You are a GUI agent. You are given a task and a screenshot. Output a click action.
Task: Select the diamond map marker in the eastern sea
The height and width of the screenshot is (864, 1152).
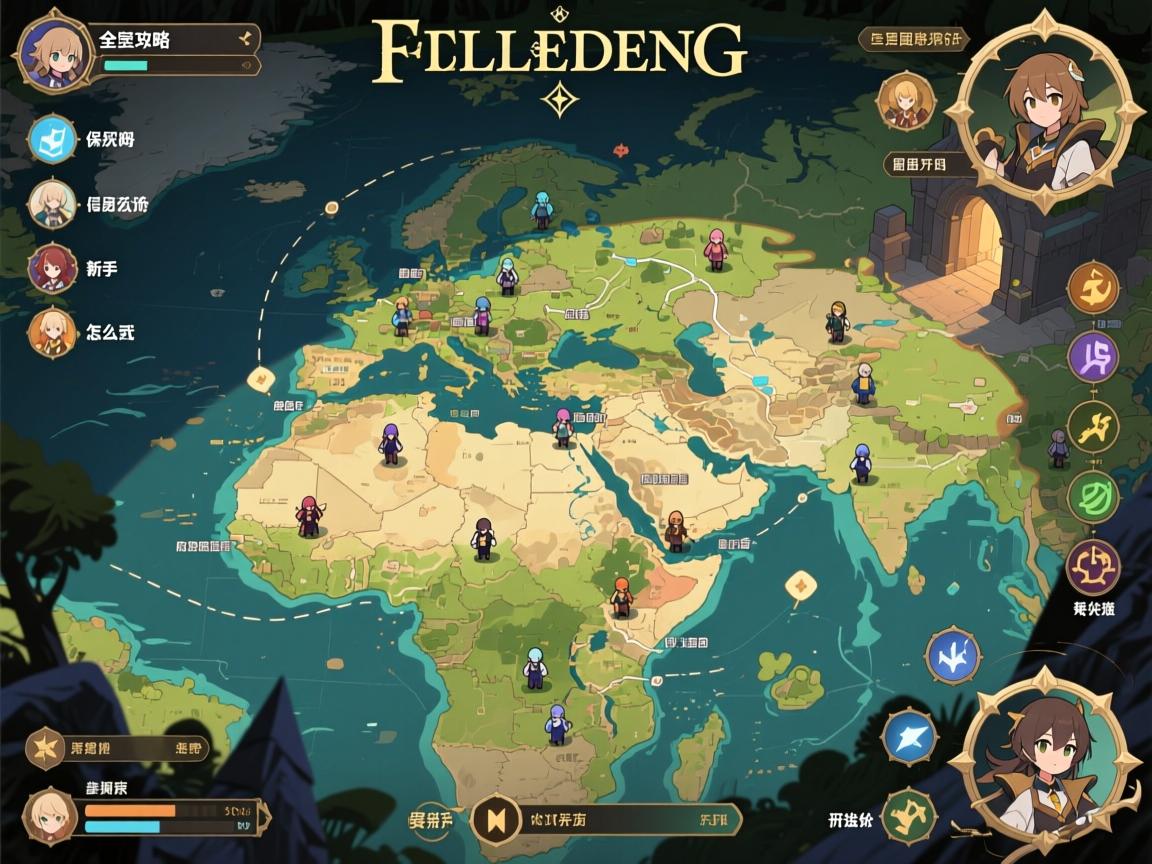(x=800, y=585)
